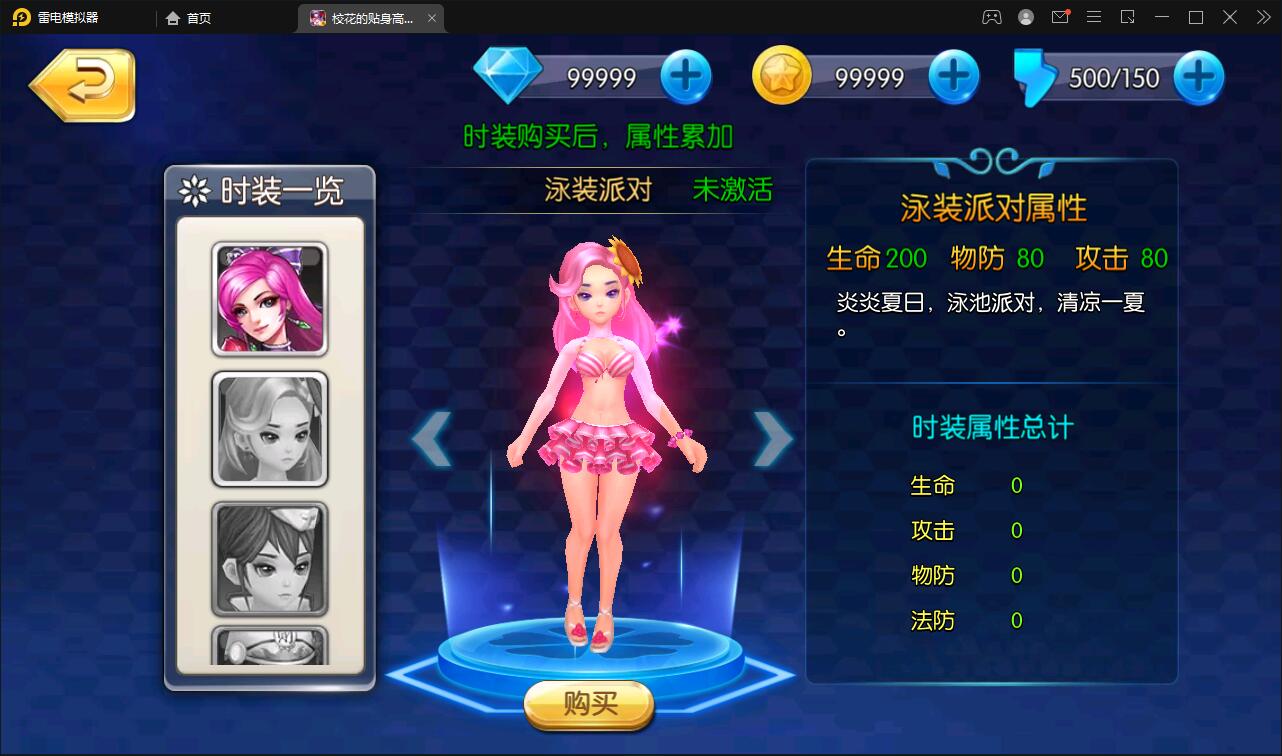Open the hamburger menu icon
The height and width of the screenshot is (756, 1282).
coord(1094,17)
